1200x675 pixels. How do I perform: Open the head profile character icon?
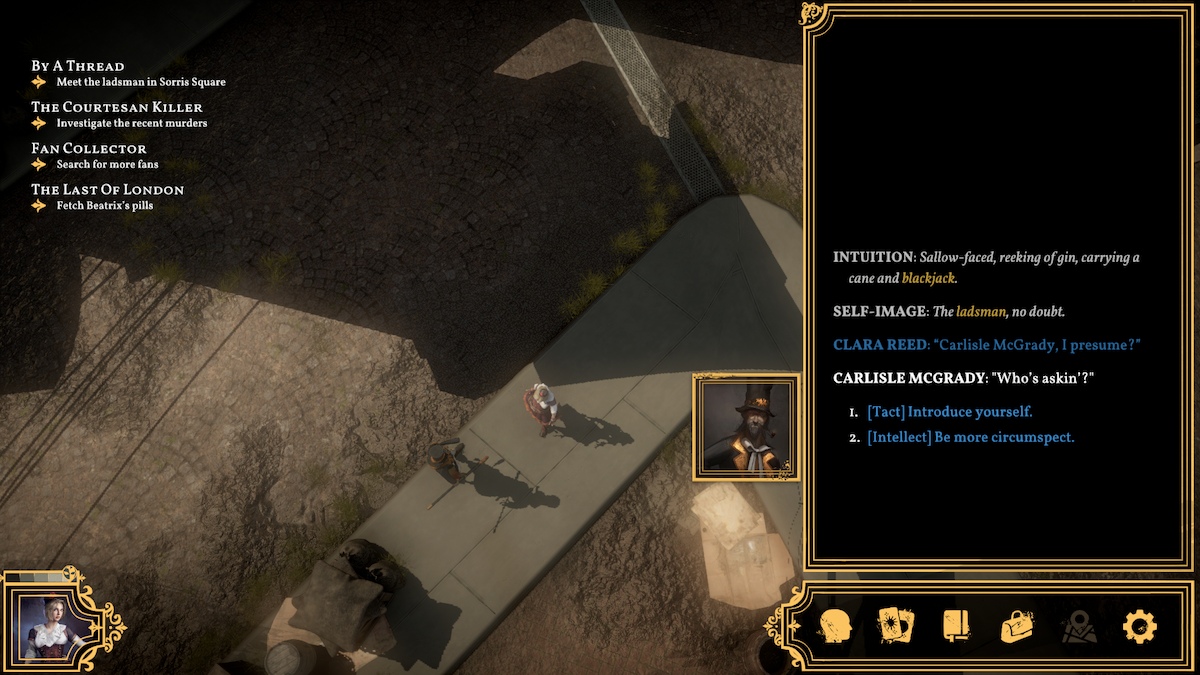[835, 627]
